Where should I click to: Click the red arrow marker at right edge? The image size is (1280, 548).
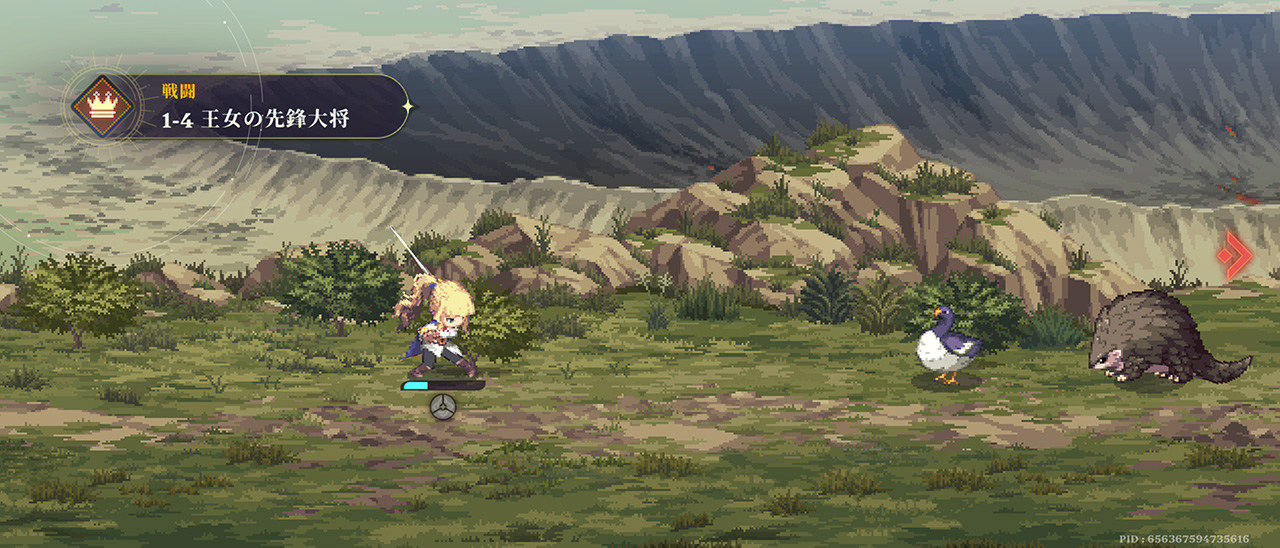point(1237,255)
